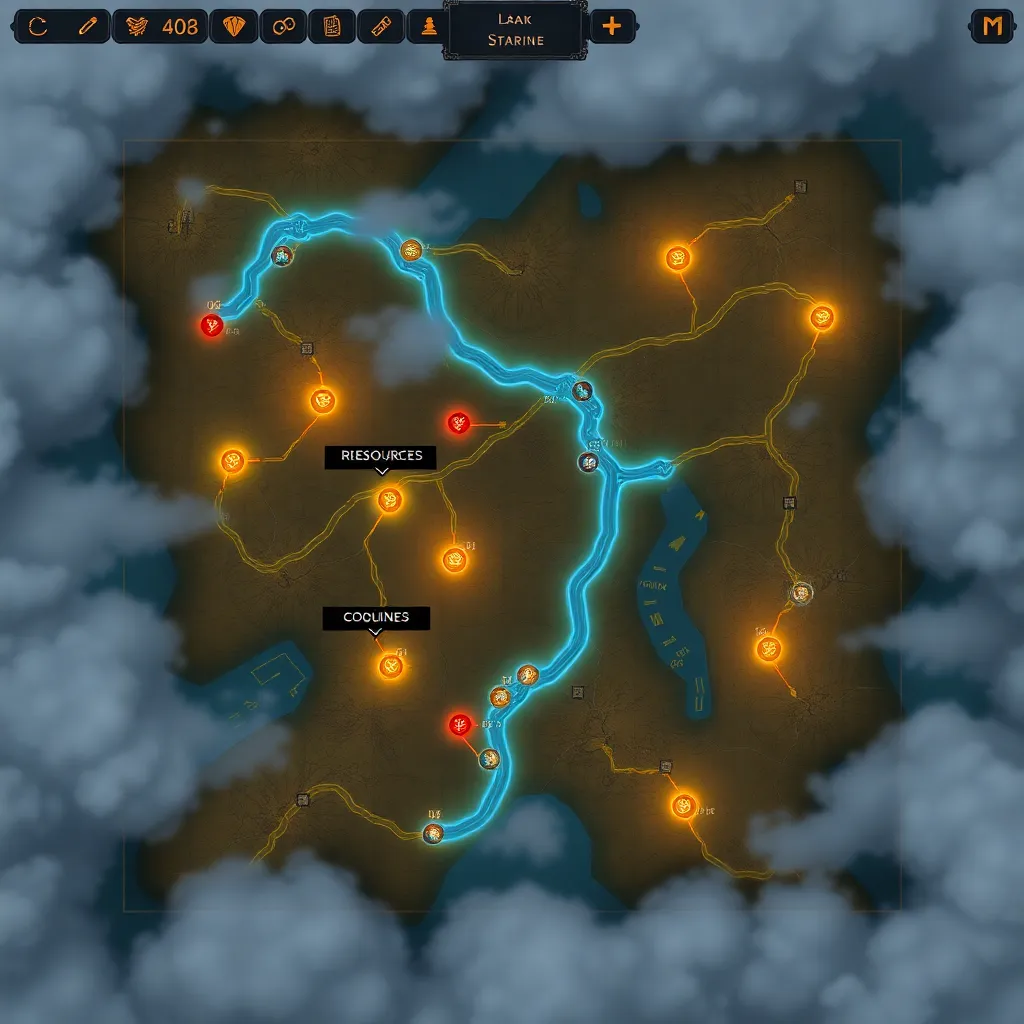Viewport: 1024px width, 1024px height.
Task: Select the ruler measuring tool
Action: point(382,27)
